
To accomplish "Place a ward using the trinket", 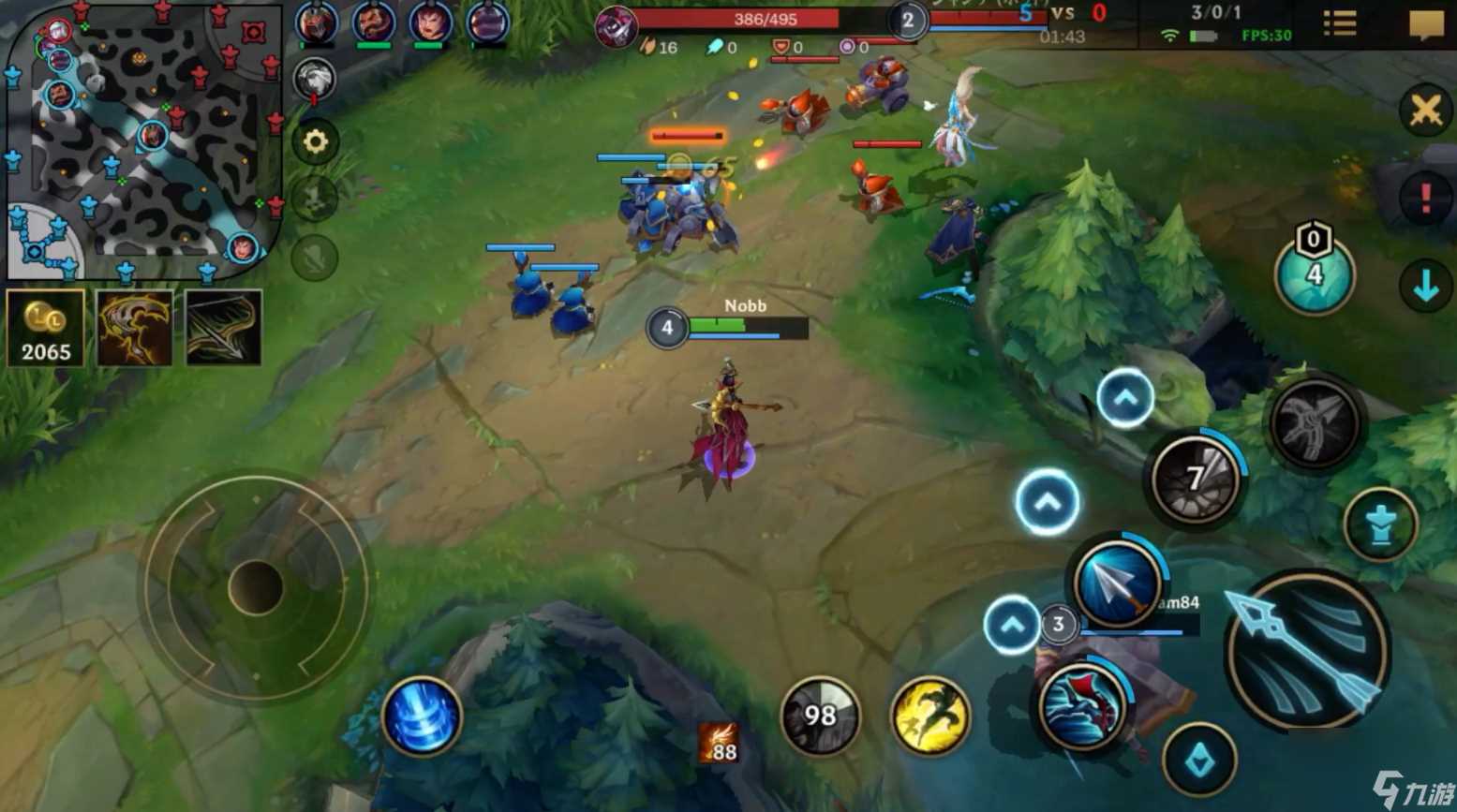I will click(x=1314, y=273).
